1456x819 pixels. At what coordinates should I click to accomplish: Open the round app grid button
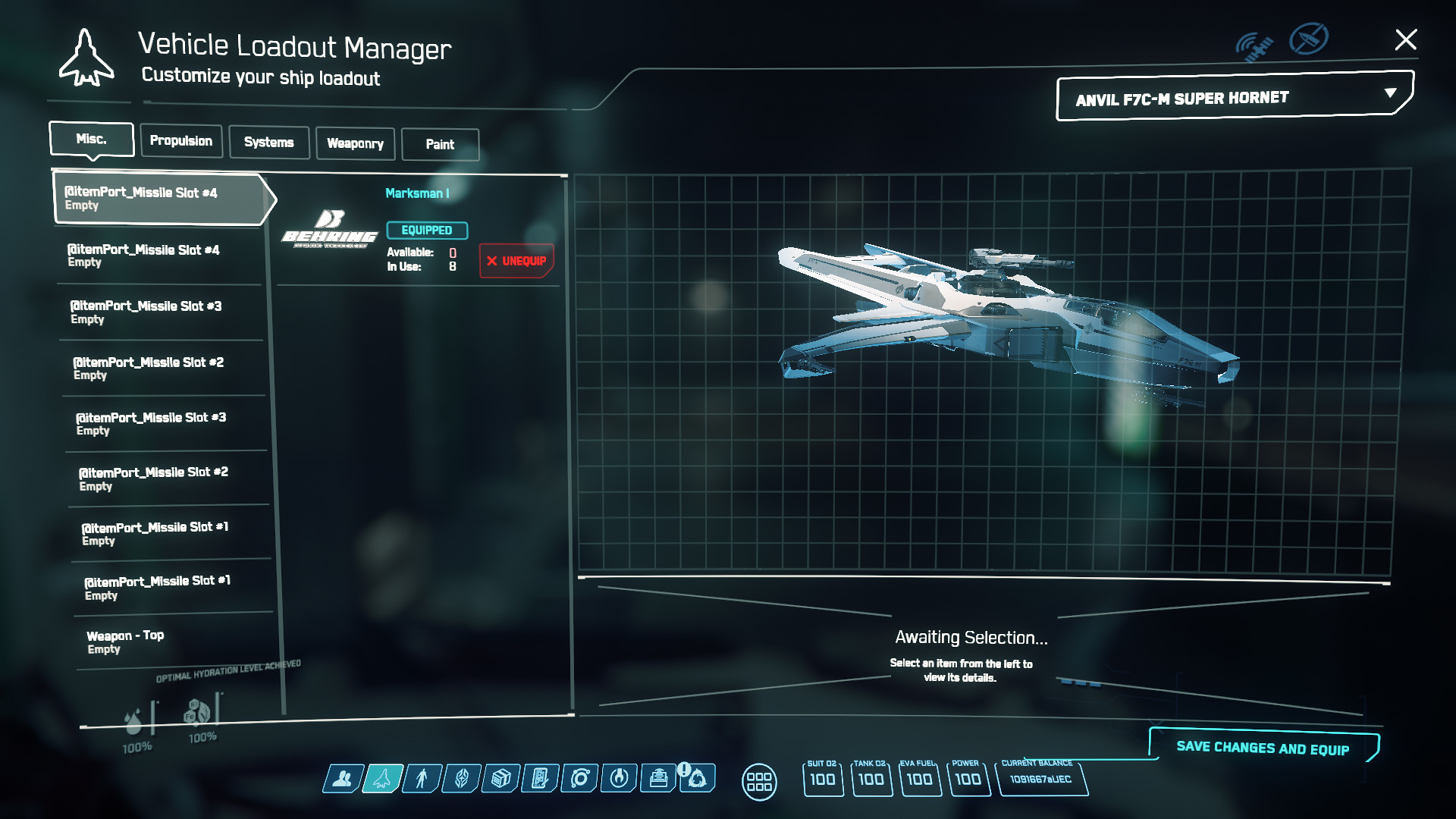tap(759, 781)
